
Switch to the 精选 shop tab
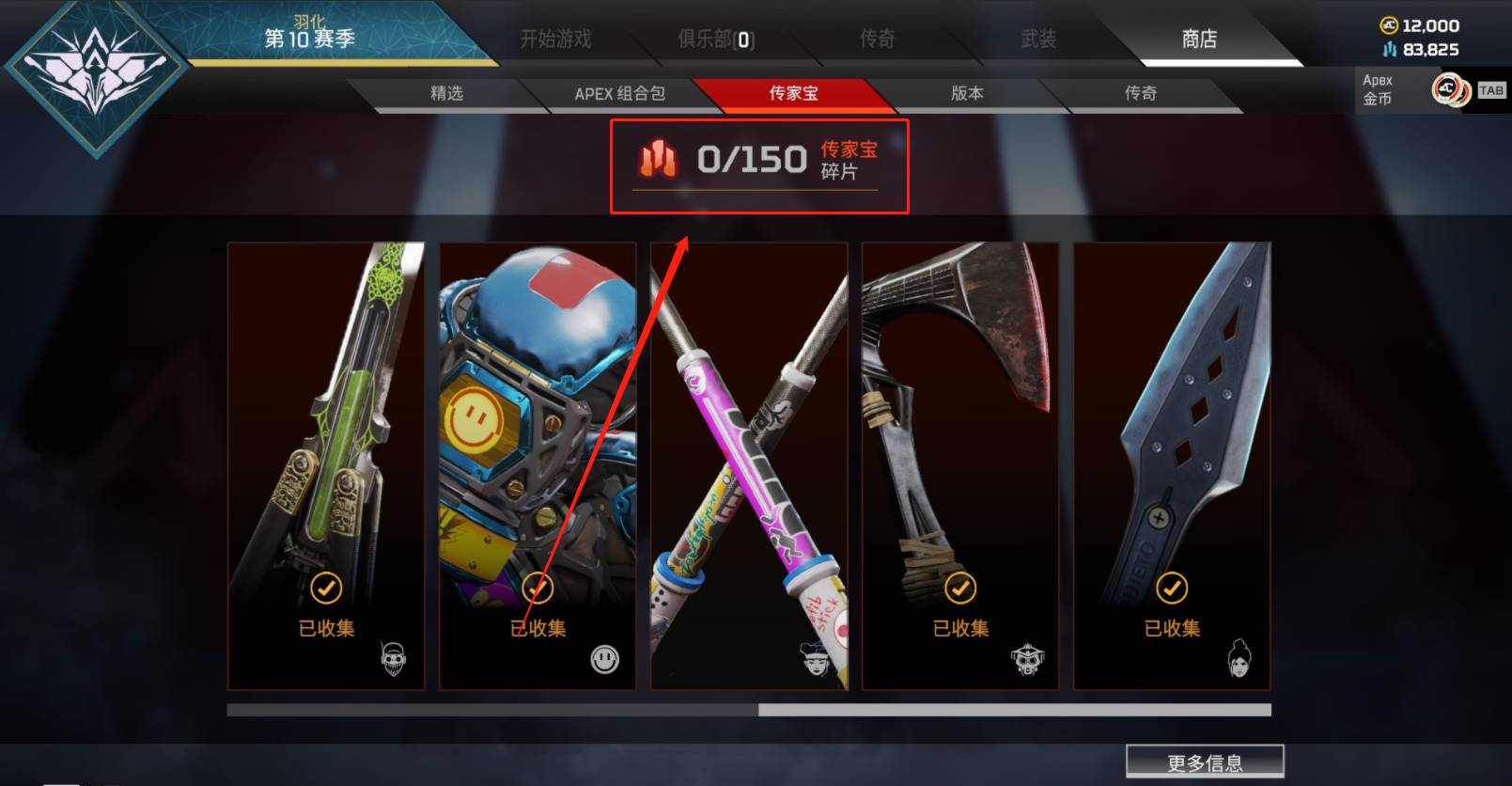[446, 93]
